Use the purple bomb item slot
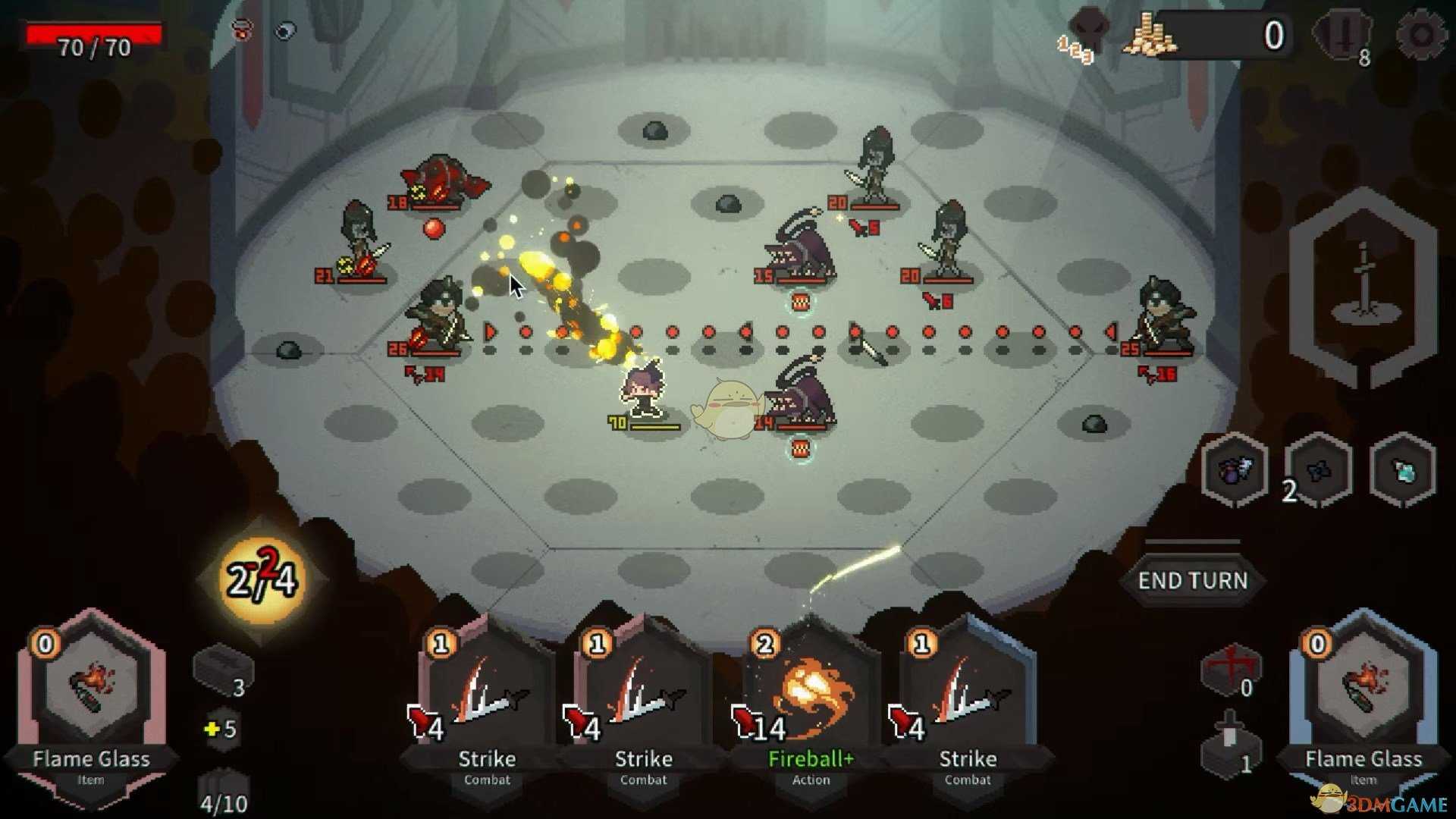This screenshot has height=819, width=1456. tap(1235, 470)
